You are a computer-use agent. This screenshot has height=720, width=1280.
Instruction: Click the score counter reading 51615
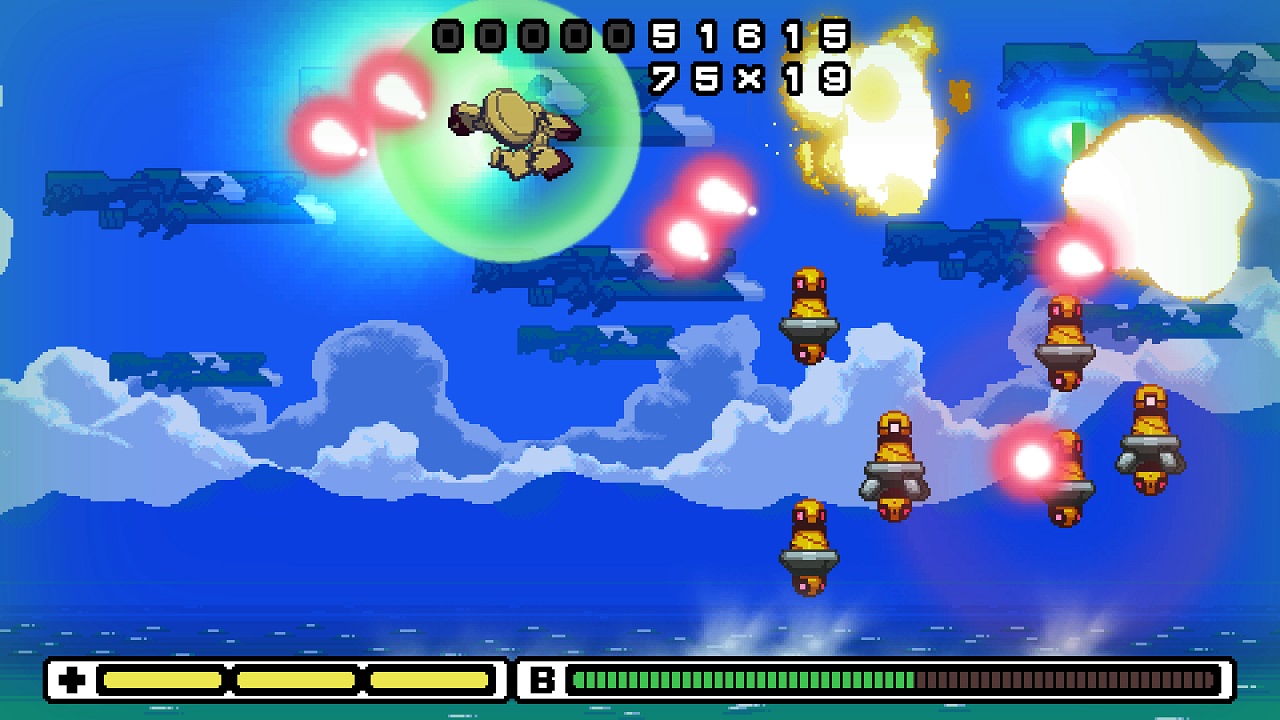(750, 35)
